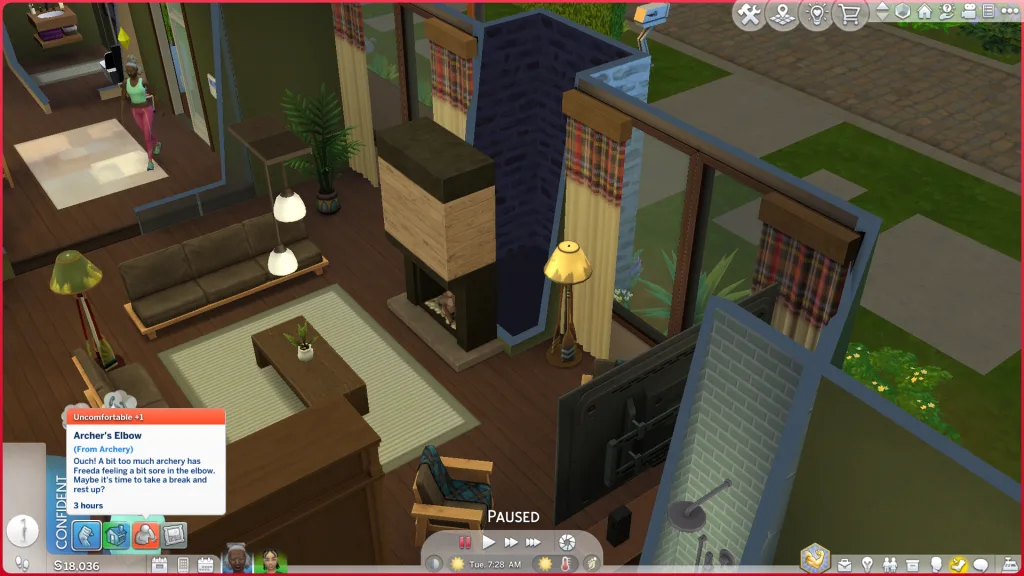Click the house home-lot icon
Viewport: 1024px width, 576px height.
pyautogui.click(x=925, y=12)
